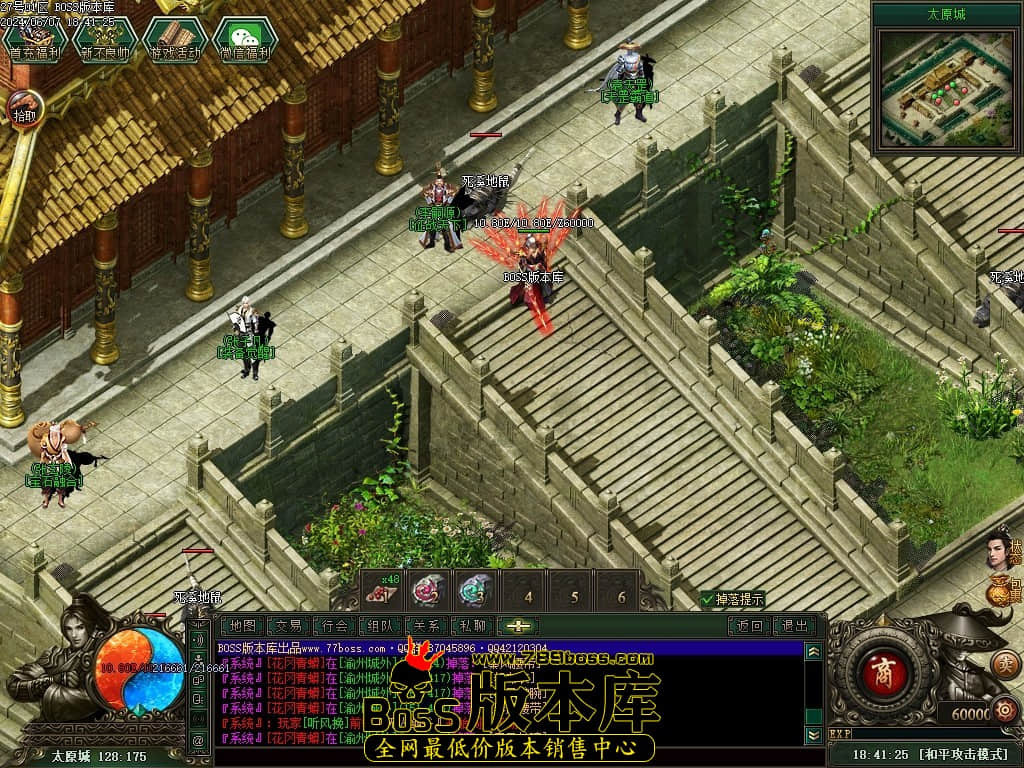This screenshot has width=1024, height=768.
Task: Toggle the 掉落提示 drop notice checkbox
Action: click(x=708, y=599)
